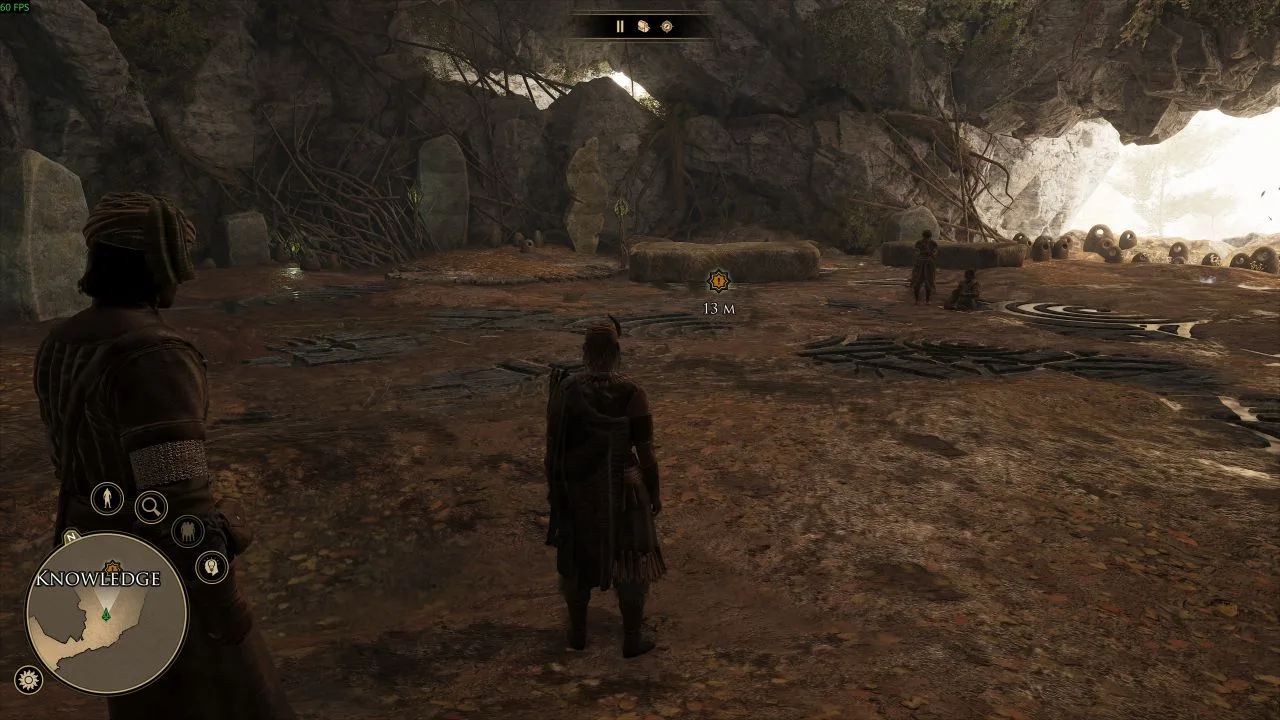This screenshot has width=1280, height=720.
Task: Select the compass icon in the top bar
Action: (x=667, y=27)
